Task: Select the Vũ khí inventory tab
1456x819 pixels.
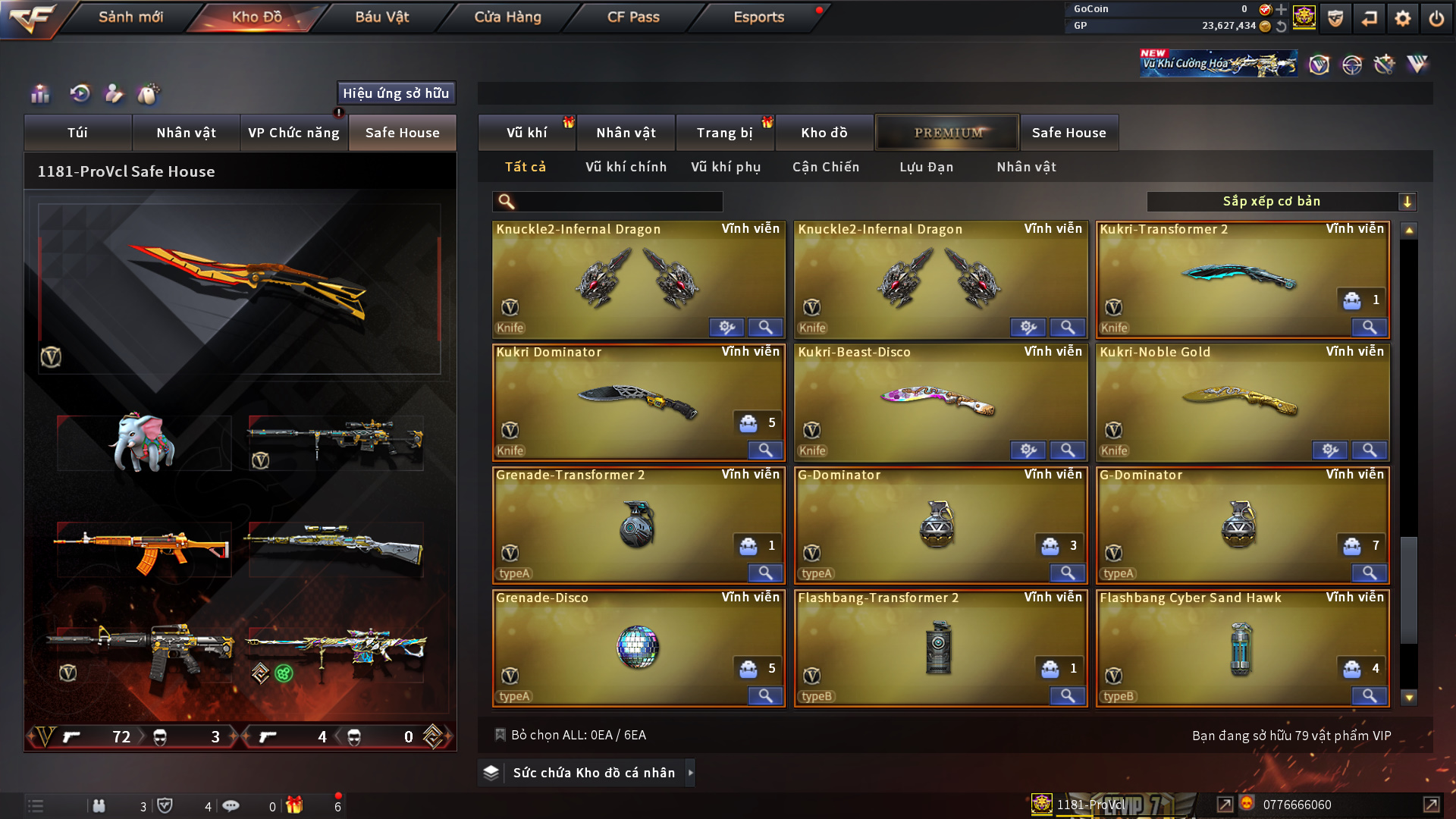Action: 526,133
